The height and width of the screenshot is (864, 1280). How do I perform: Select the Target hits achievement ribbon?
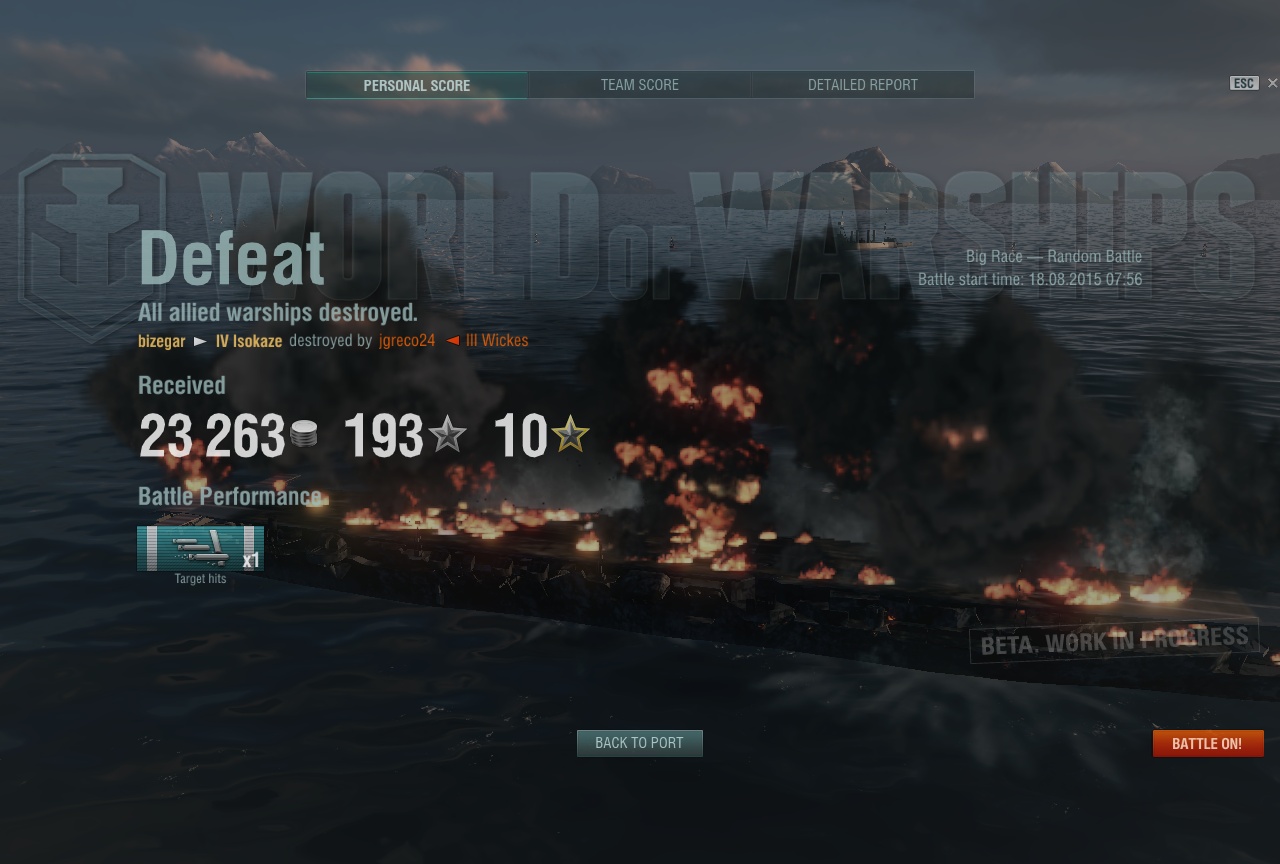[200, 548]
